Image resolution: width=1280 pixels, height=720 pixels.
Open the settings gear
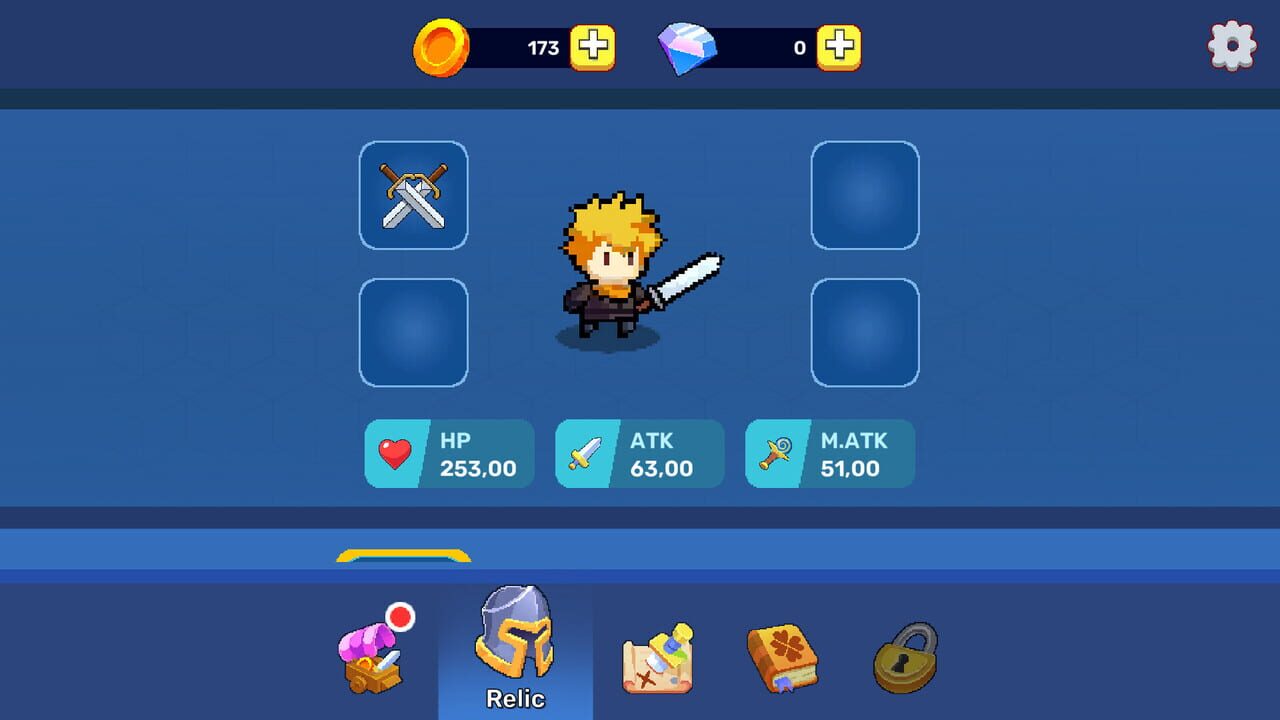click(1232, 44)
